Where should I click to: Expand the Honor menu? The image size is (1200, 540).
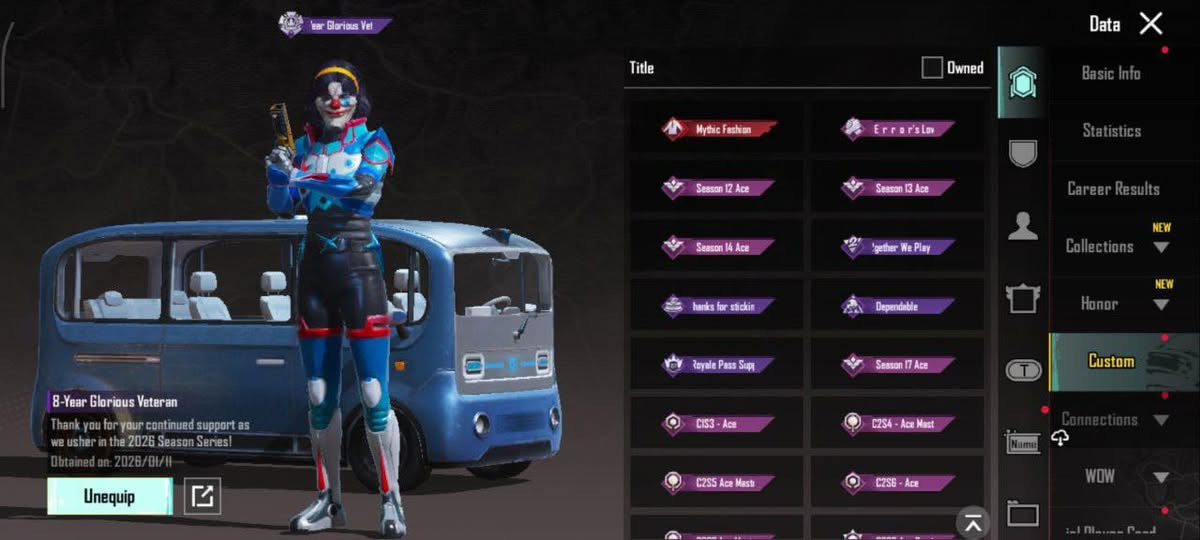1115,304
